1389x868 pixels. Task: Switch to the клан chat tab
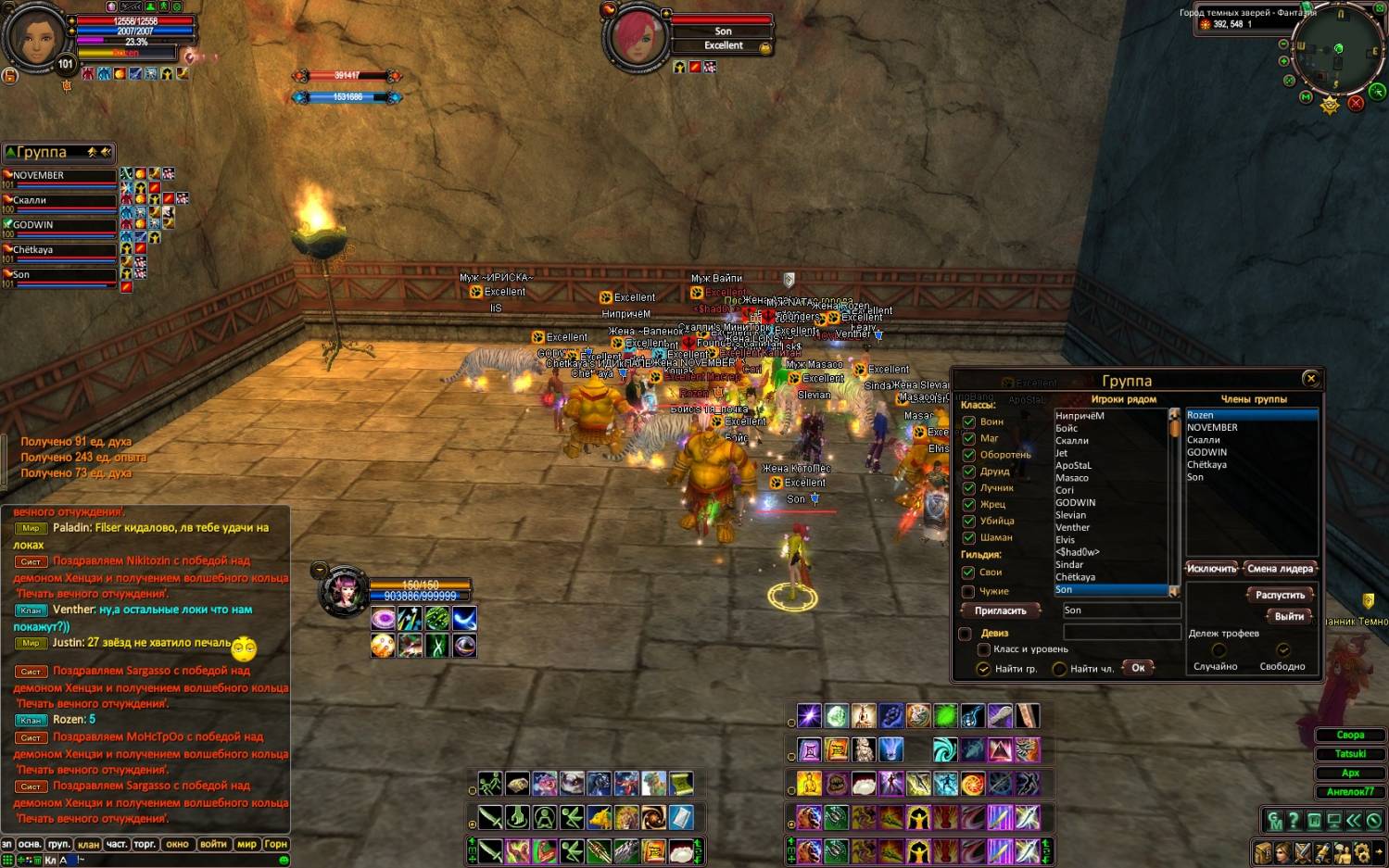click(x=88, y=844)
